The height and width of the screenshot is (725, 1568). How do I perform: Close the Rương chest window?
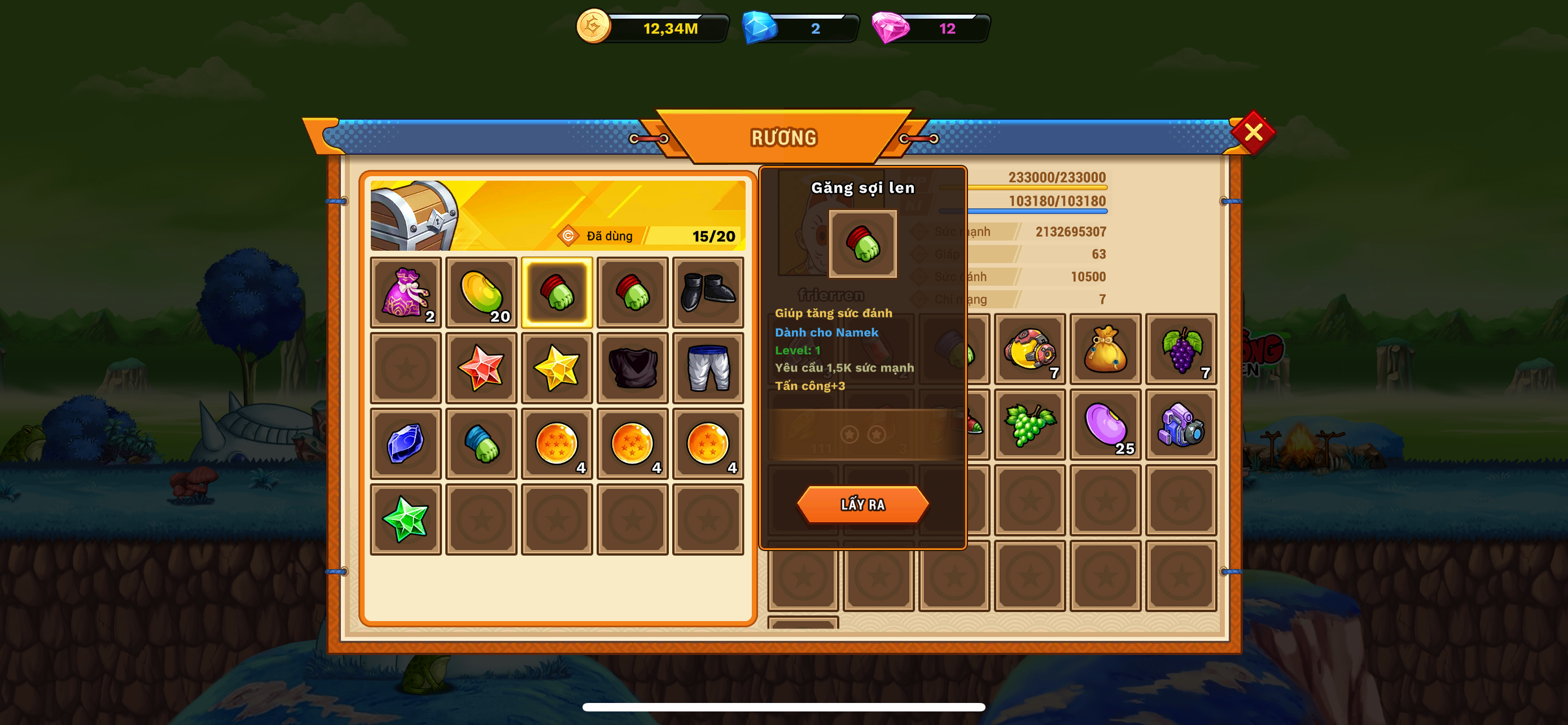(1252, 132)
